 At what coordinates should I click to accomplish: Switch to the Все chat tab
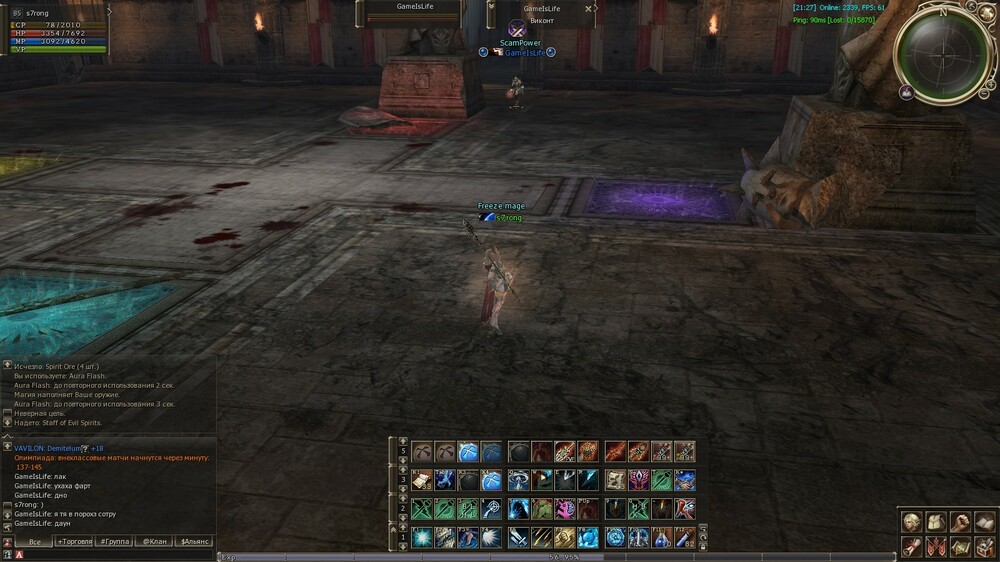point(34,541)
